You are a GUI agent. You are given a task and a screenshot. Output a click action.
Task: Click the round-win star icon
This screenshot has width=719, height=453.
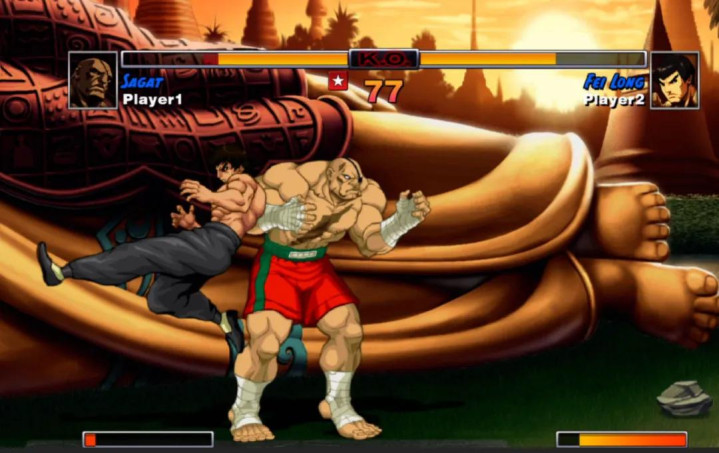[x=339, y=81]
